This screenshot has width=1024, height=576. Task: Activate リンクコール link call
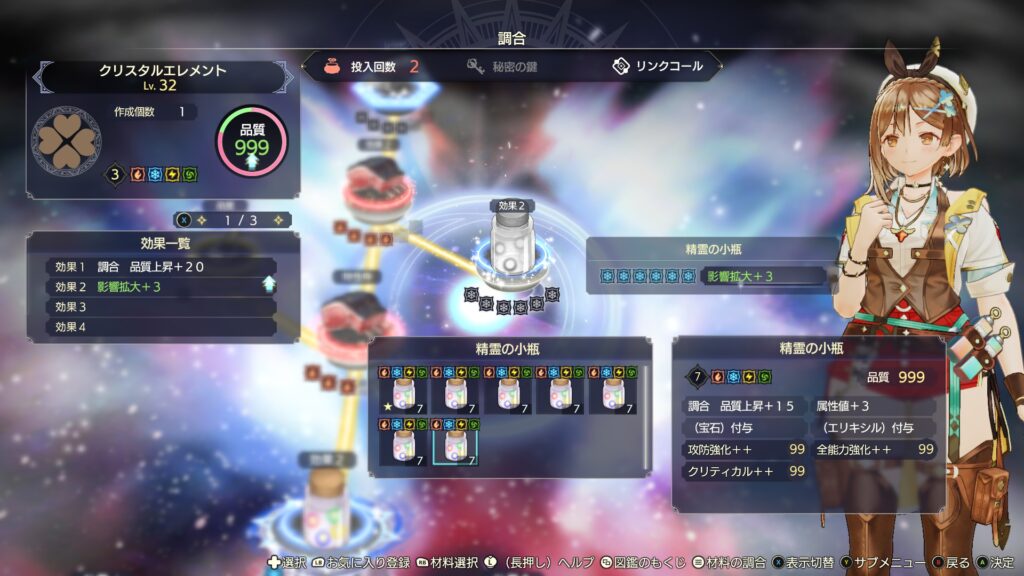(656, 67)
